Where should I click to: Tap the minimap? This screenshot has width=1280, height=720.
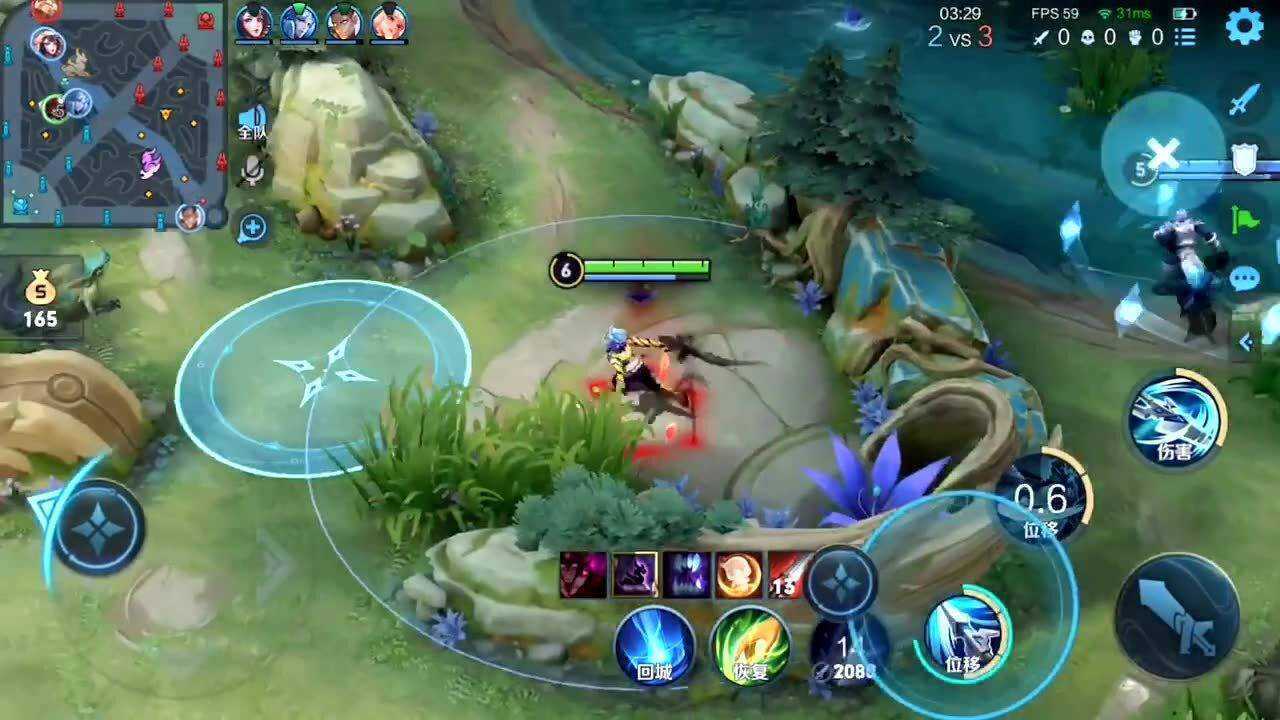coord(112,113)
